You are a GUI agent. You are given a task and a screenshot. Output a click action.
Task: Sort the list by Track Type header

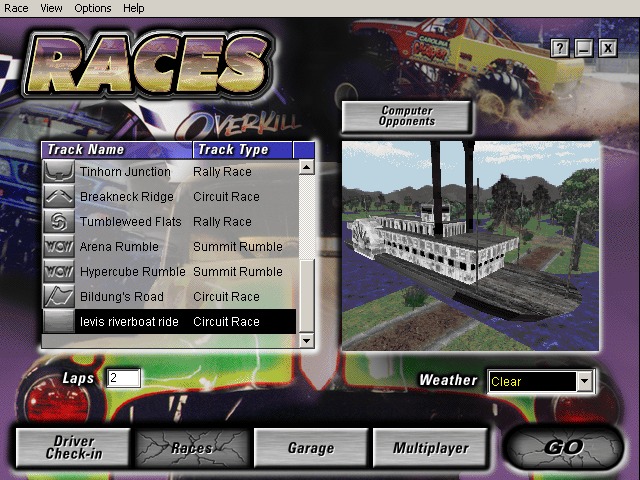tap(243, 150)
